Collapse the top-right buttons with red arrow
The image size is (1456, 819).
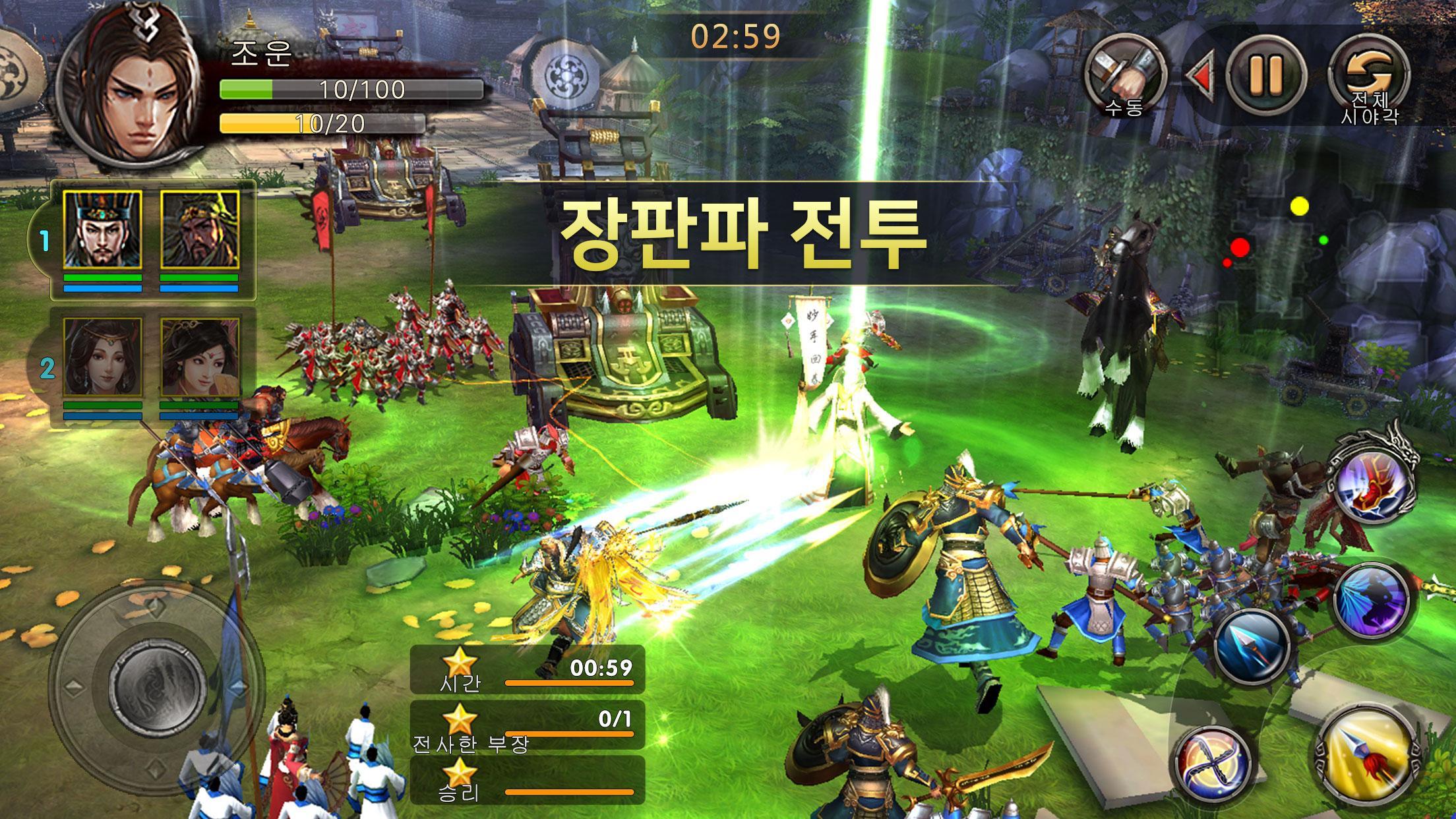(1204, 73)
